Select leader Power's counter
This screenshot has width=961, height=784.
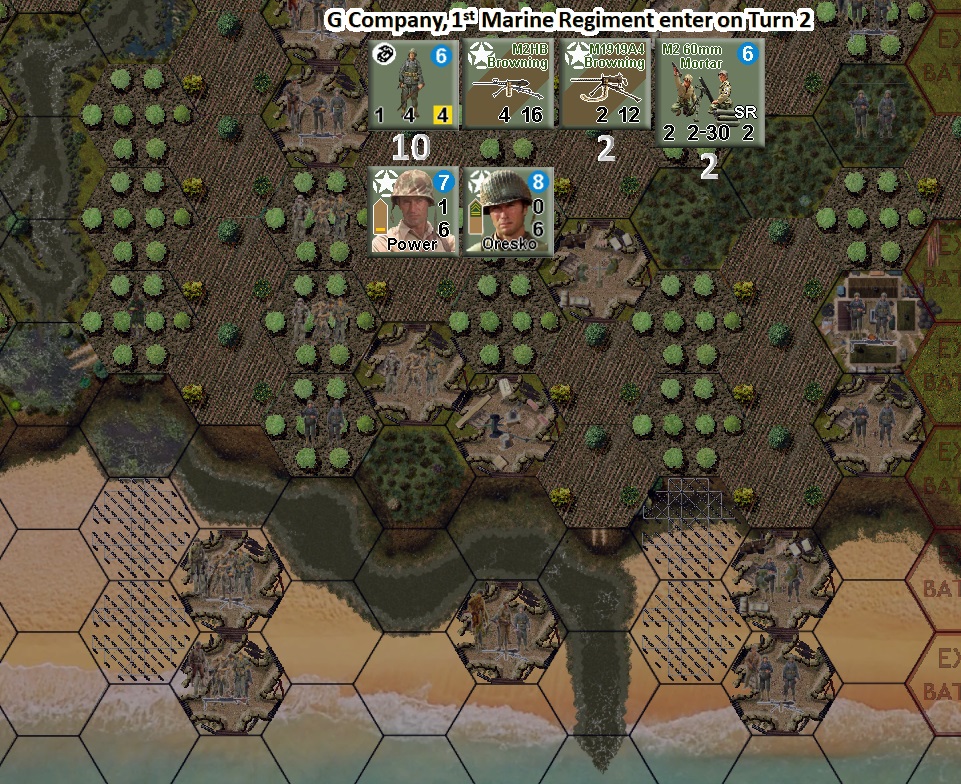pyautogui.click(x=414, y=211)
